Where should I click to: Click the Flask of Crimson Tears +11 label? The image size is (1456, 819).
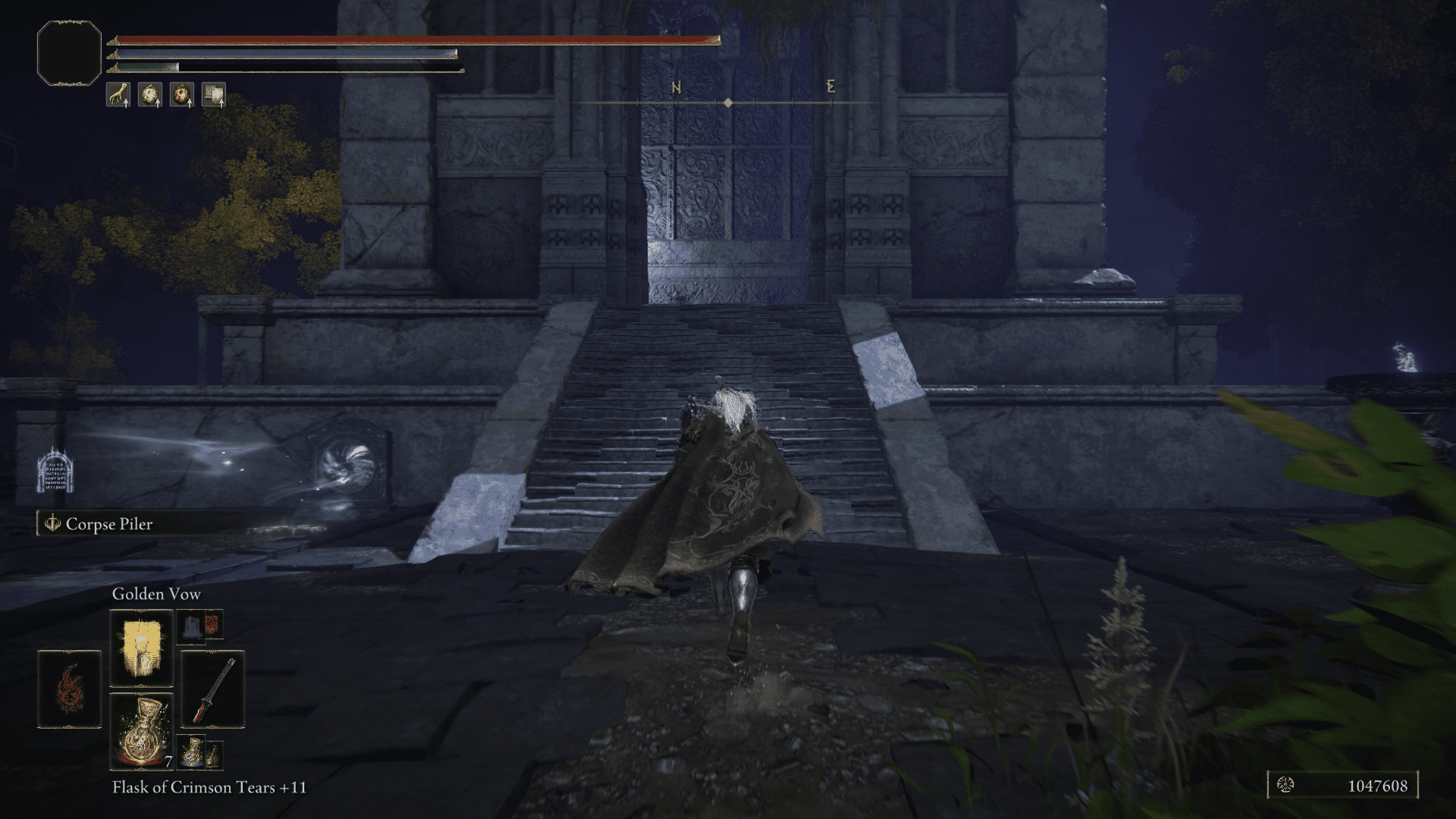[x=209, y=789]
